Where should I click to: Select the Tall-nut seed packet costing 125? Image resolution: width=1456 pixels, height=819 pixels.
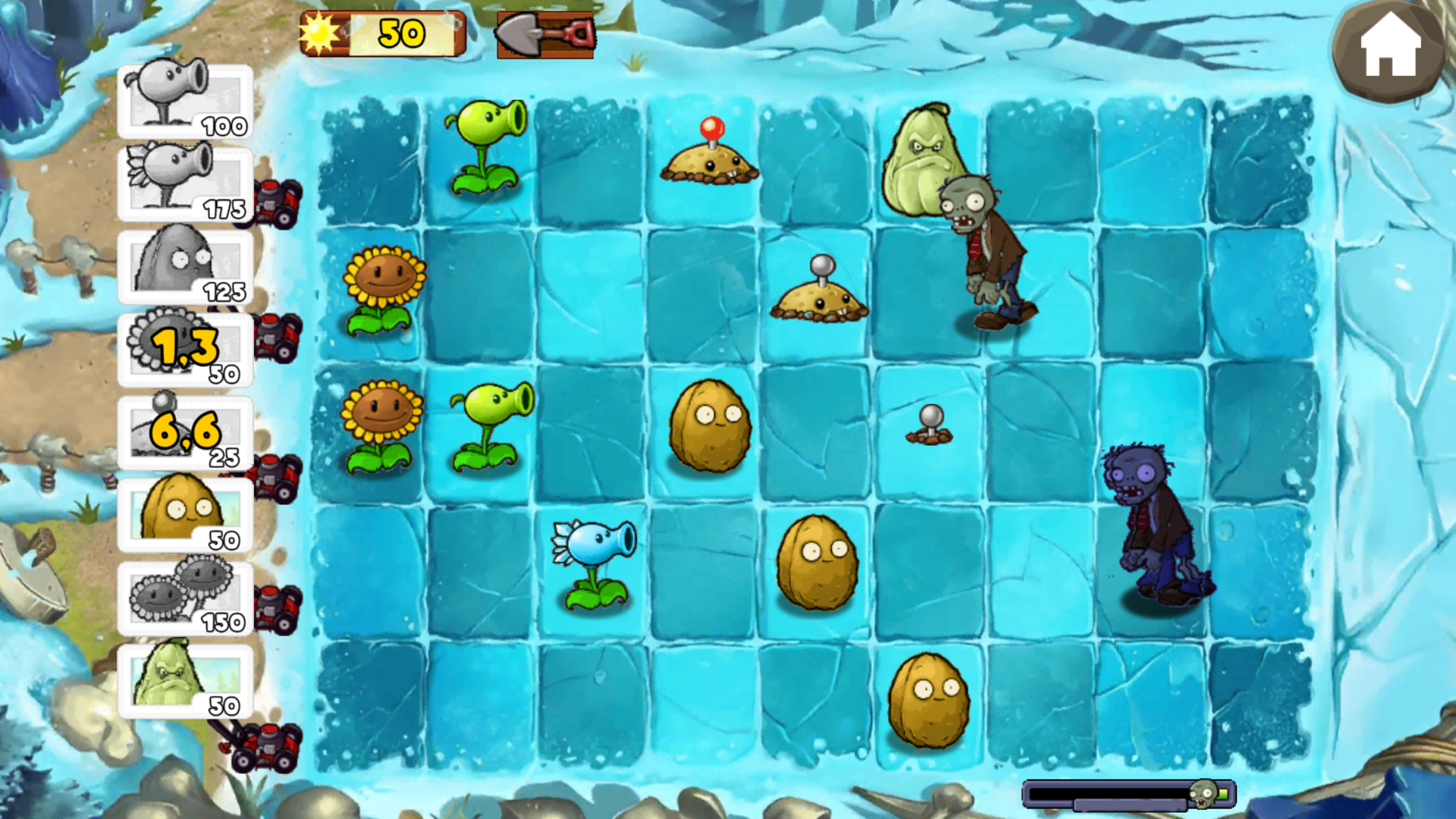pyautogui.click(x=184, y=264)
